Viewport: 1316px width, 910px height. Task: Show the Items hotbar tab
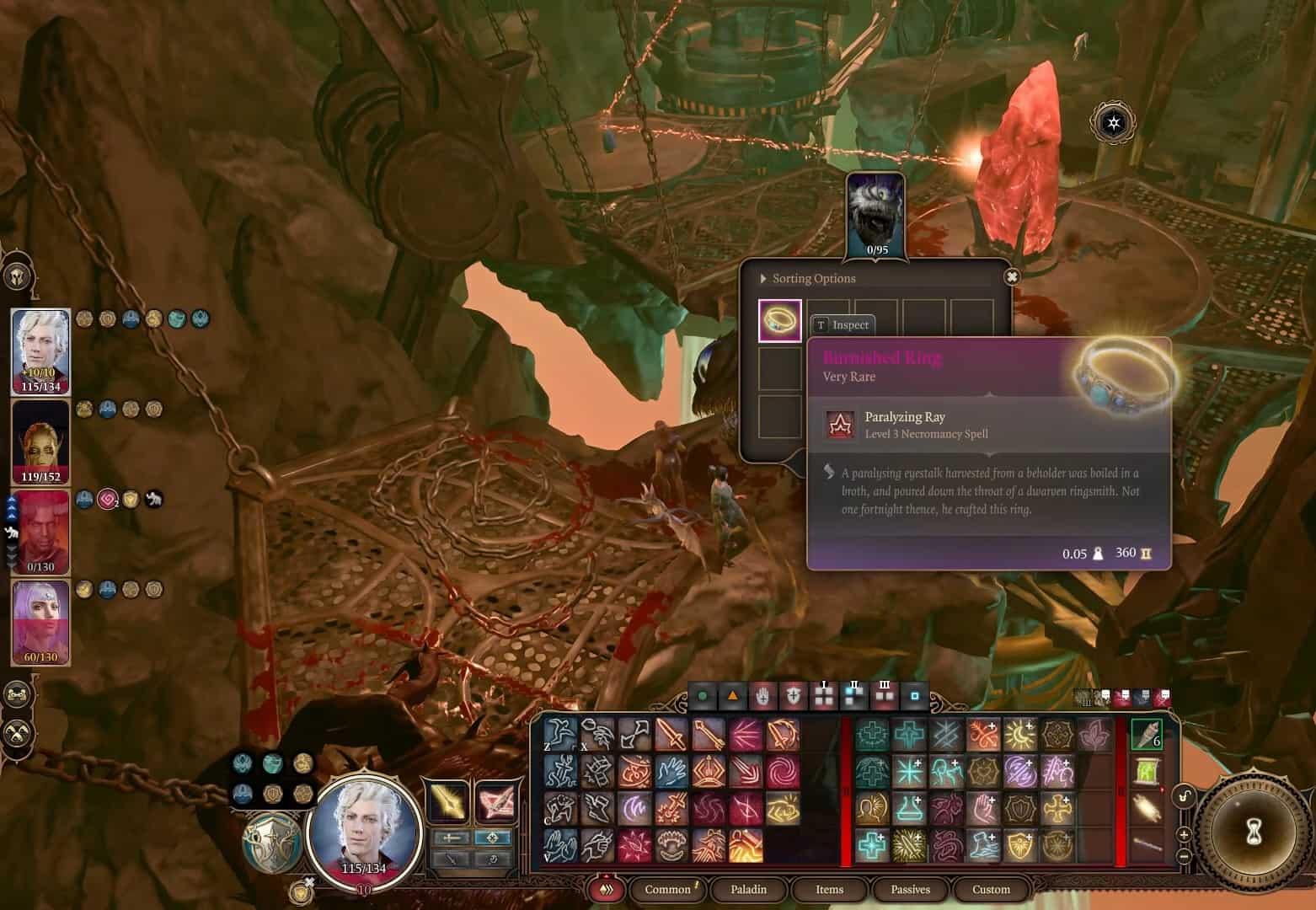point(829,889)
